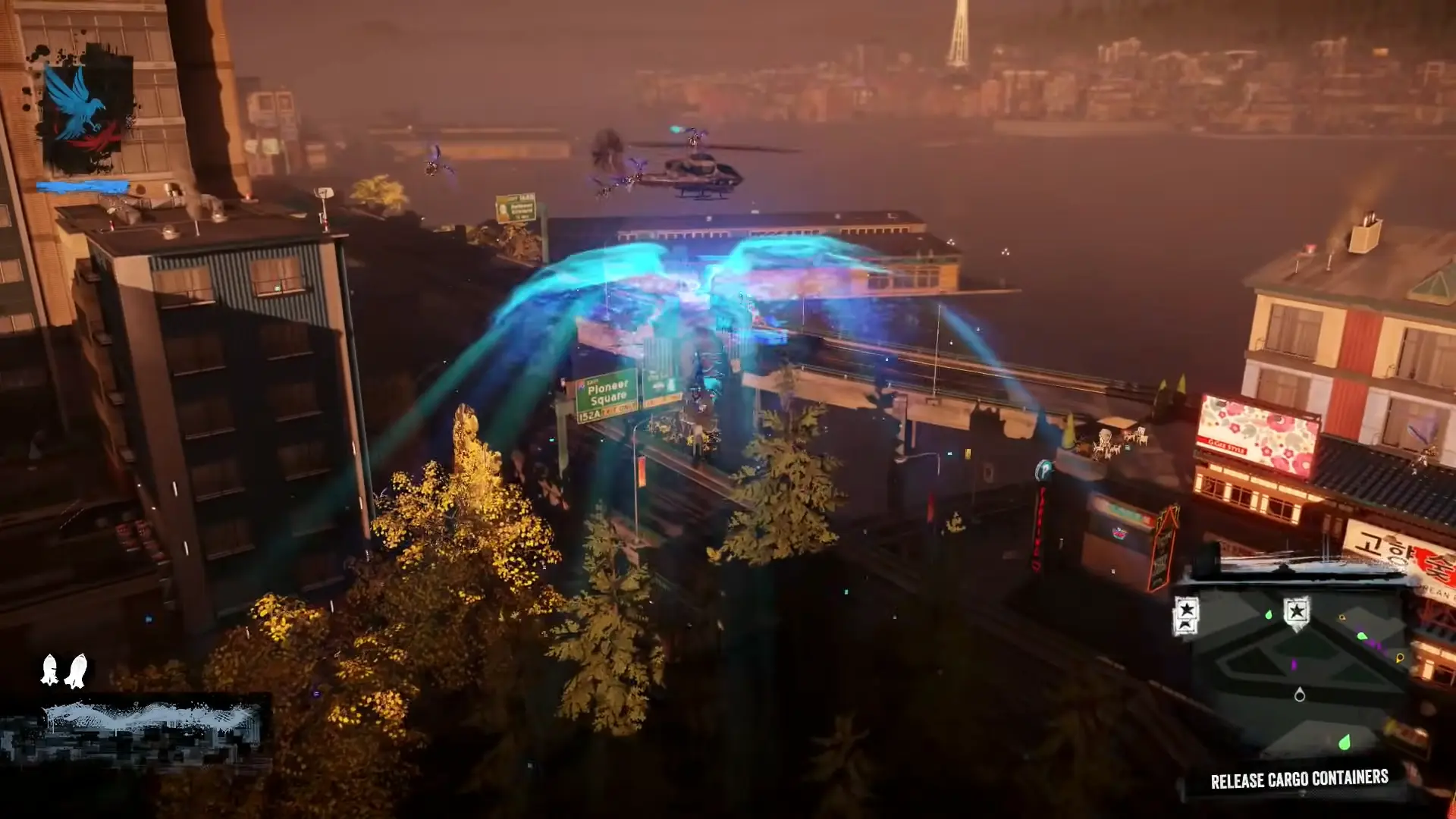The image size is (1456, 819).
Task: Select the white player marker on the minimap
Action: click(1300, 696)
